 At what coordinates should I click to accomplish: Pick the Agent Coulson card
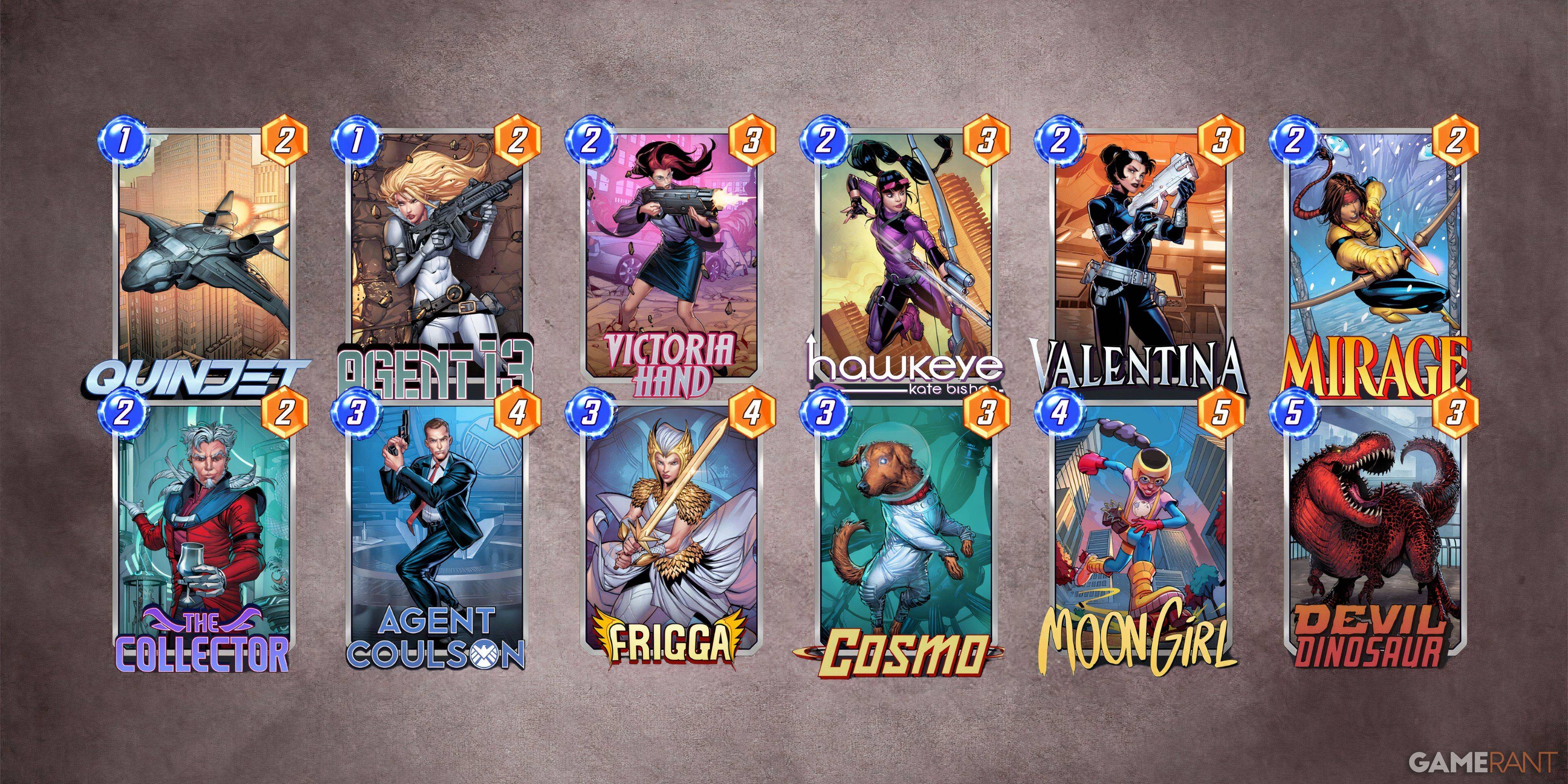point(436,530)
